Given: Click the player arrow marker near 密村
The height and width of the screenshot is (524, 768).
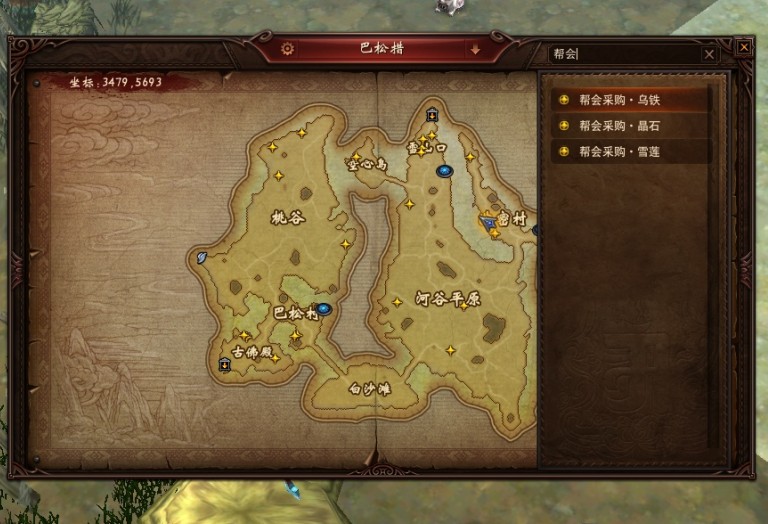Looking at the screenshot, I should click(x=488, y=223).
